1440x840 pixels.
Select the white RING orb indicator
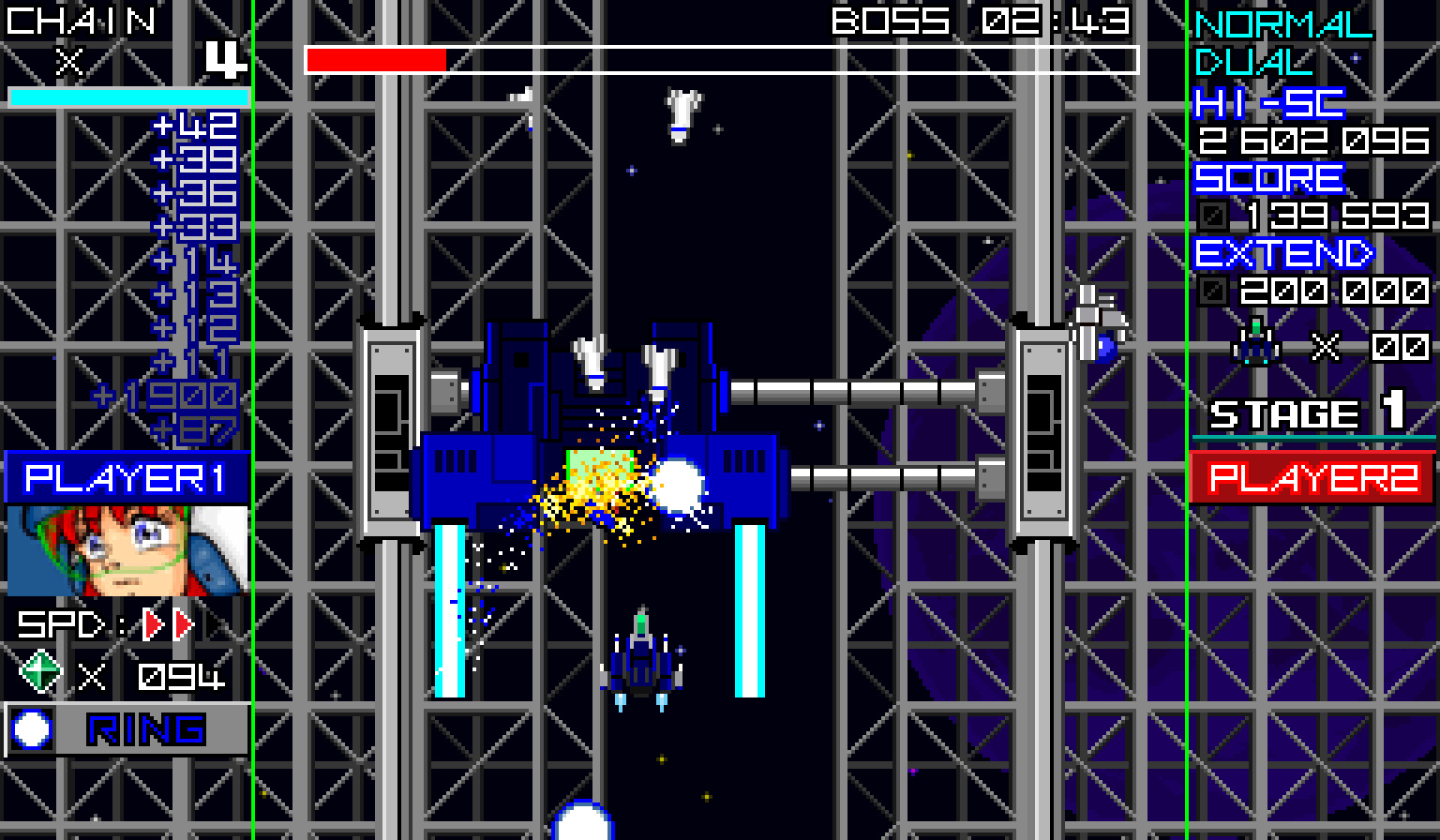pyautogui.click(x=32, y=730)
